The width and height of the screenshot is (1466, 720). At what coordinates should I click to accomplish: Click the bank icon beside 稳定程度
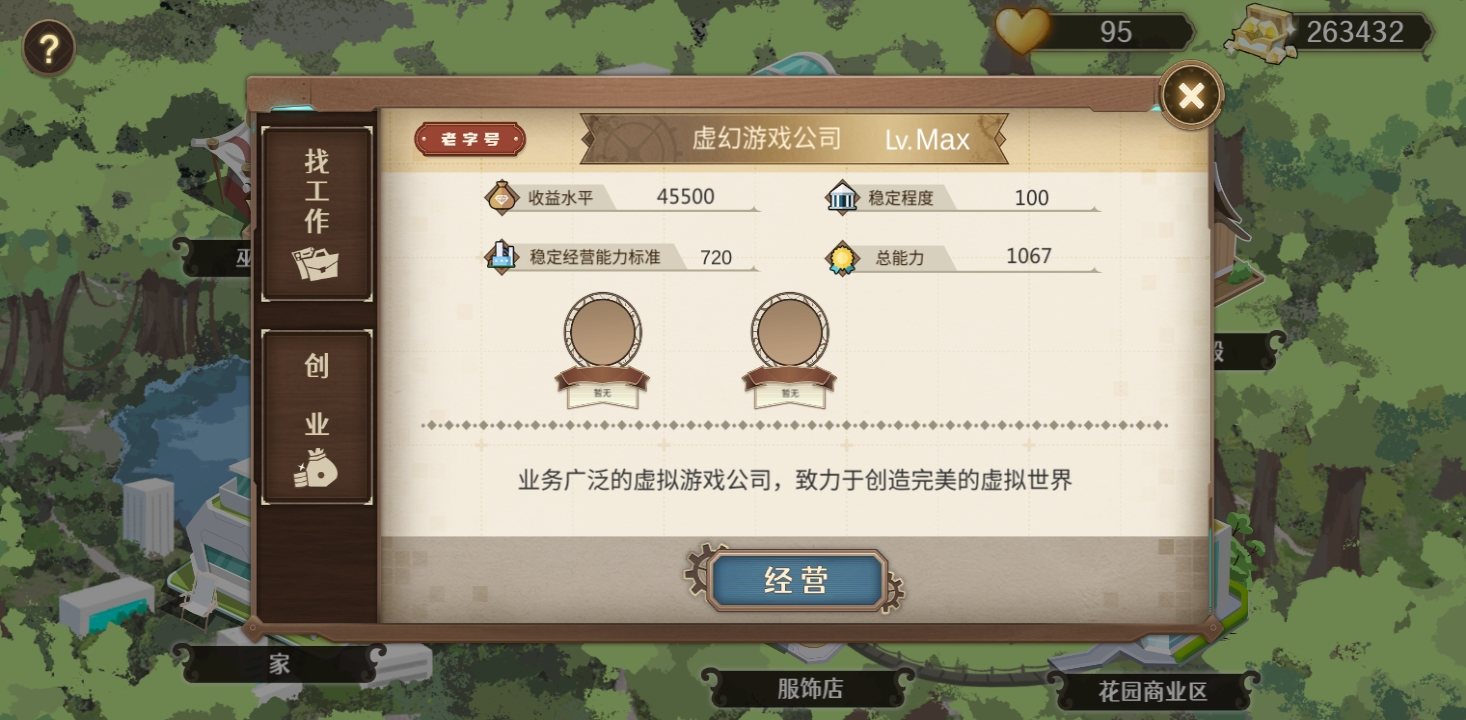point(845,197)
